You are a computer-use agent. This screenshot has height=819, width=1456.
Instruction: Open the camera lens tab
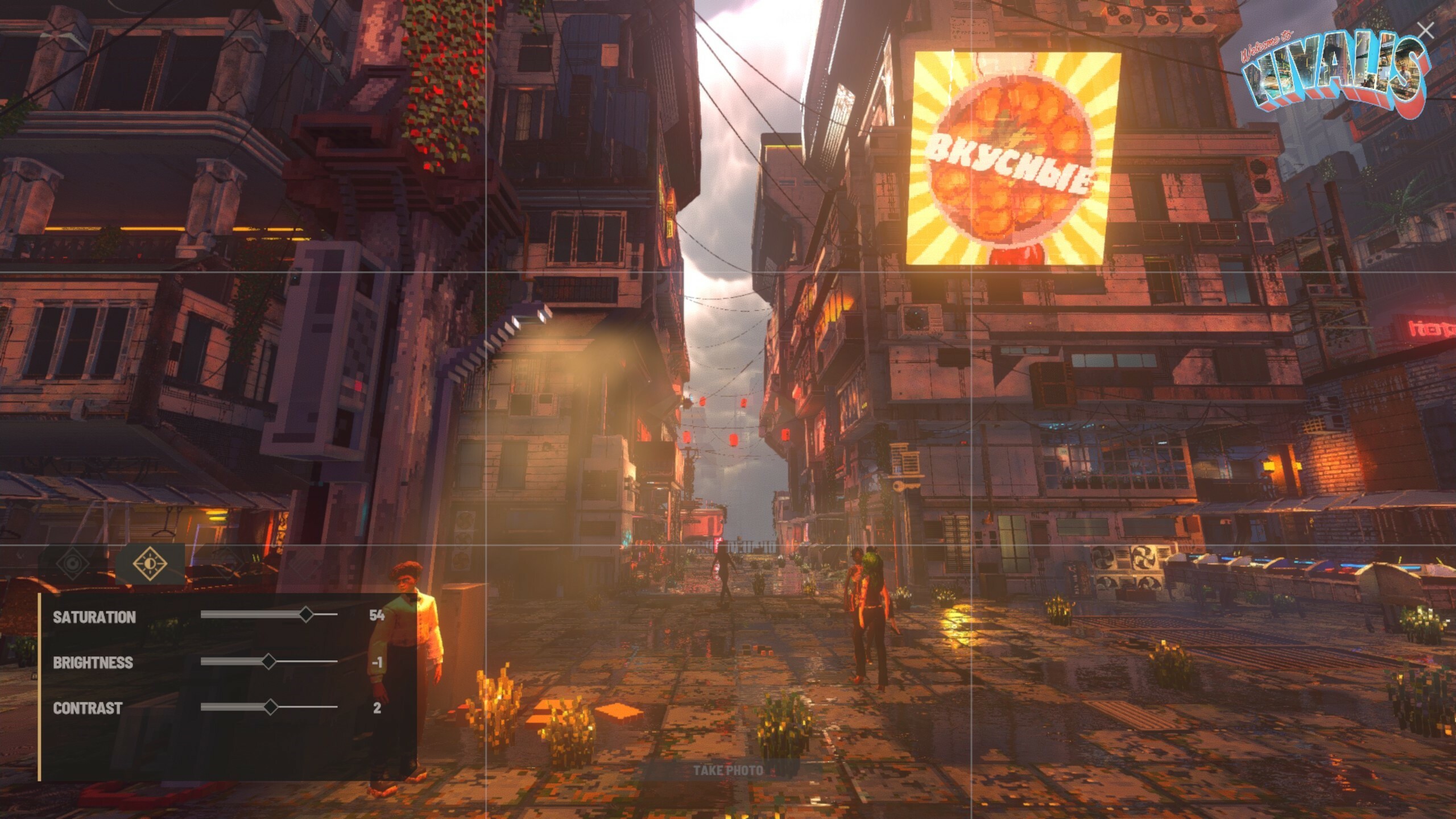(x=73, y=564)
